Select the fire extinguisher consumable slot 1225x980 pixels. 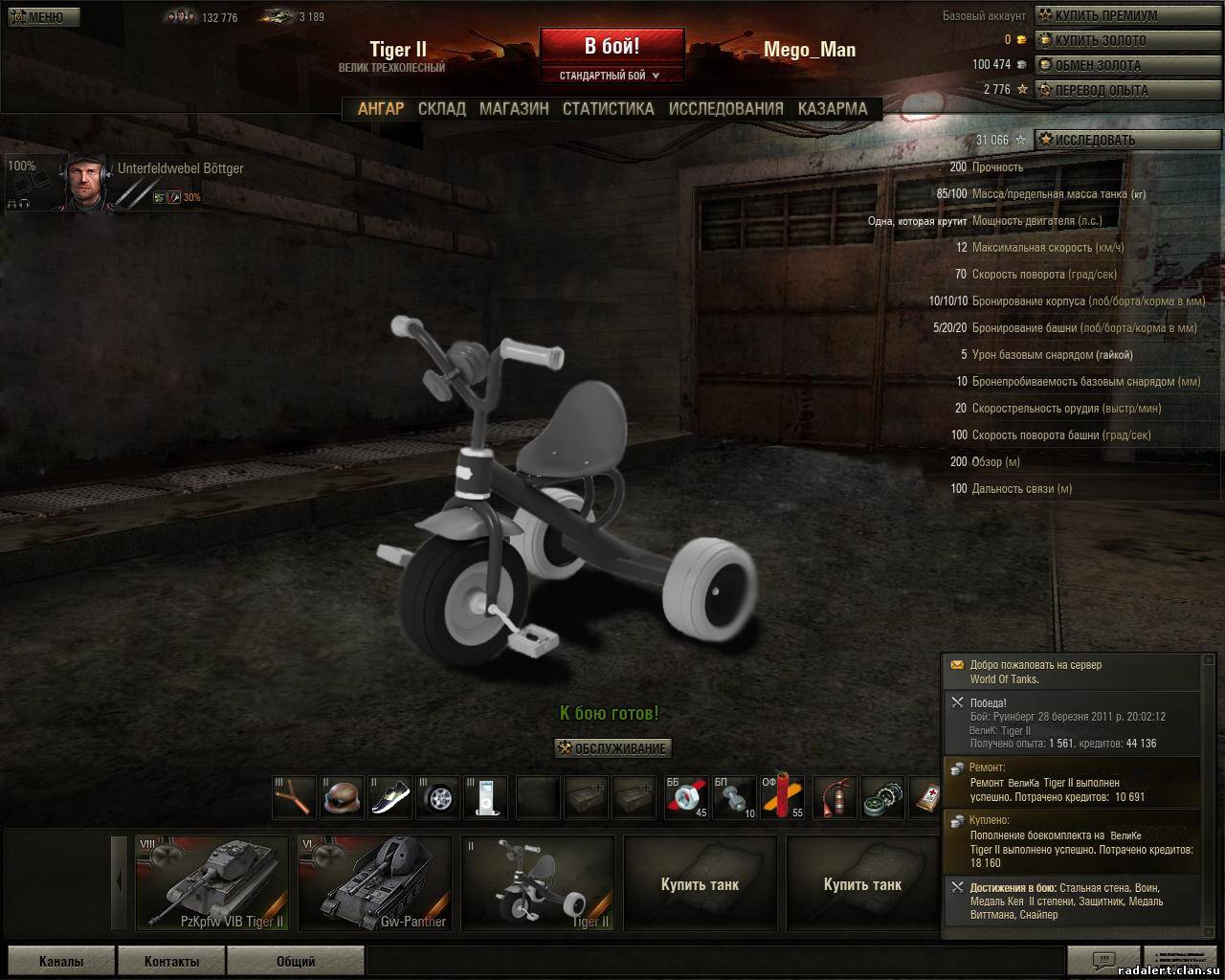click(835, 798)
